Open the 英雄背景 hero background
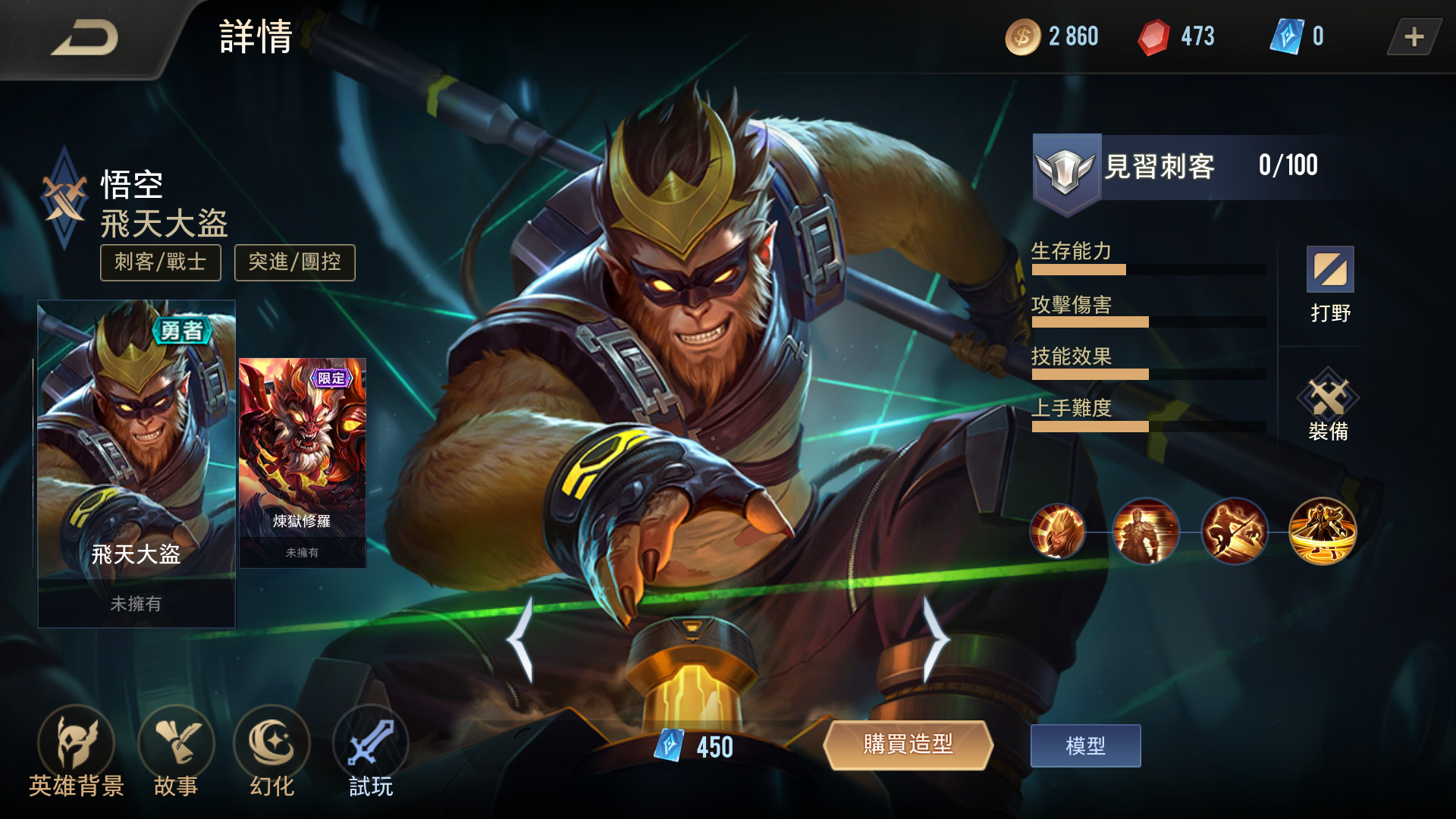This screenshot has height=819, width=1456. [76, 752]
